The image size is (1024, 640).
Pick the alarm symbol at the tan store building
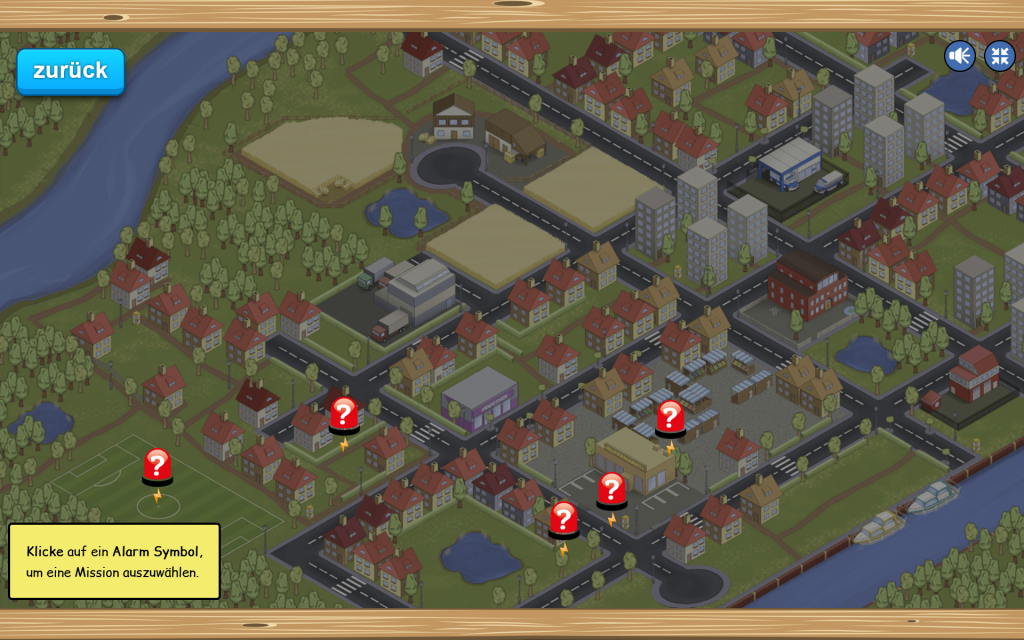[611, 491]
